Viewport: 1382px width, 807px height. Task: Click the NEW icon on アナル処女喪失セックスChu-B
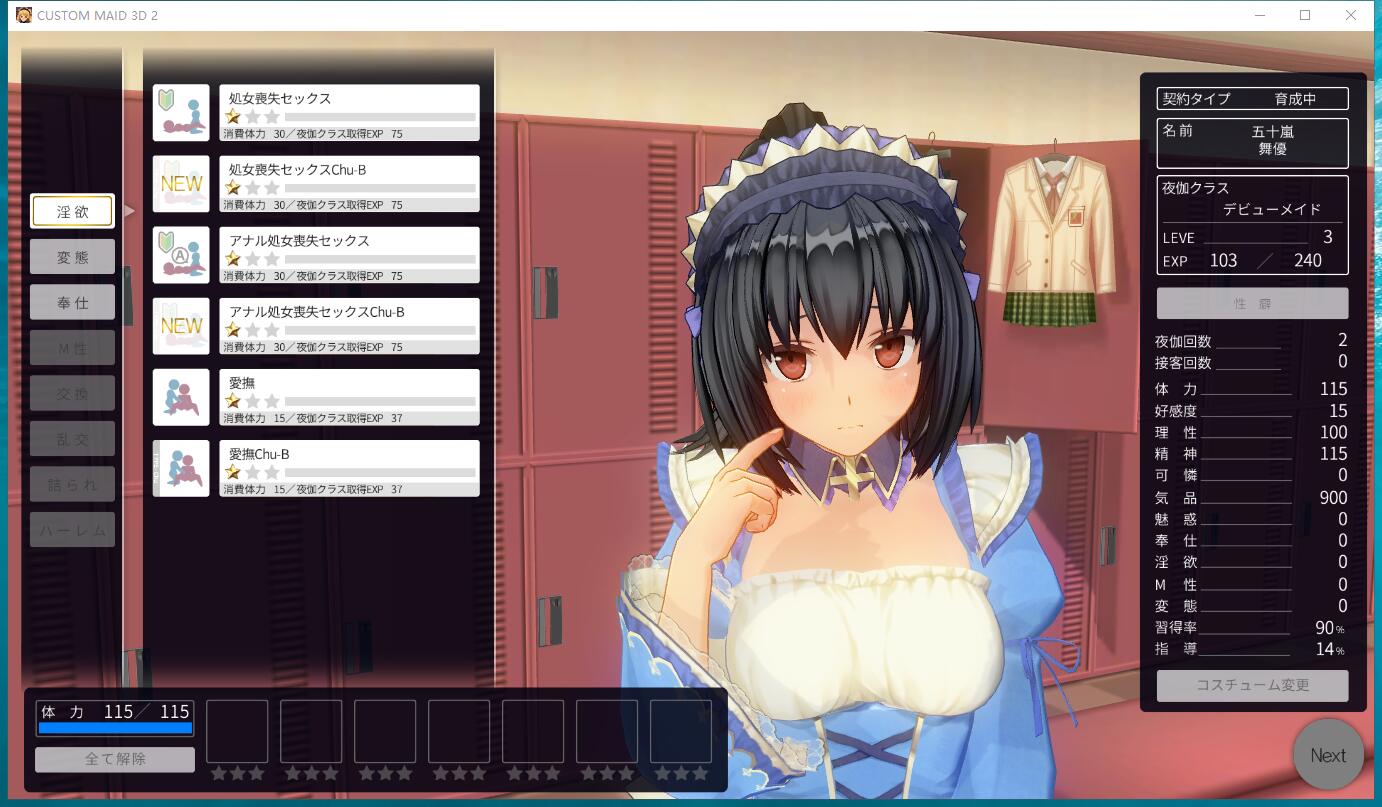[x=181, y=325]
